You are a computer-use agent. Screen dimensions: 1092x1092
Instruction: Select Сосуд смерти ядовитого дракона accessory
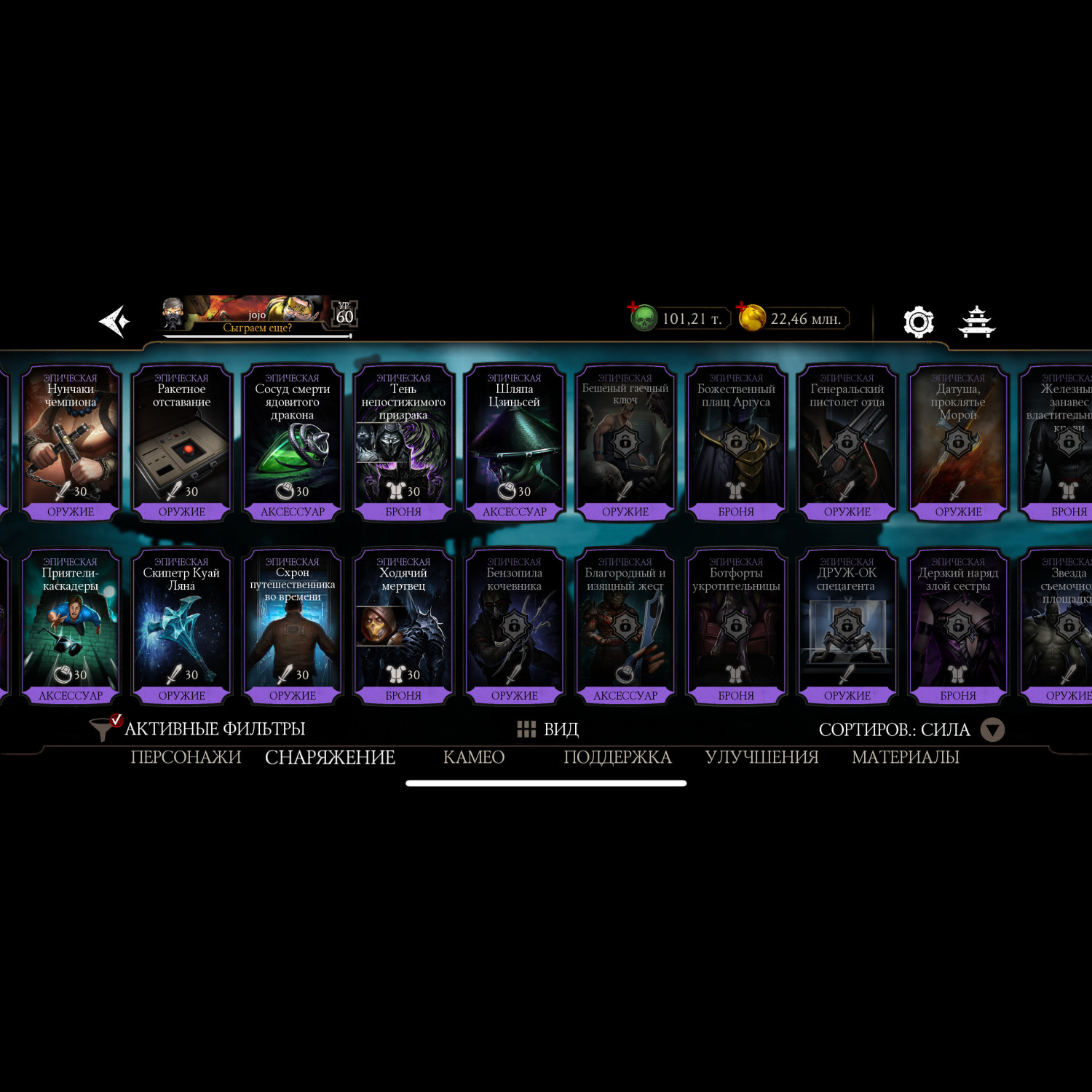pyautogui.click(x=293, y=443)
